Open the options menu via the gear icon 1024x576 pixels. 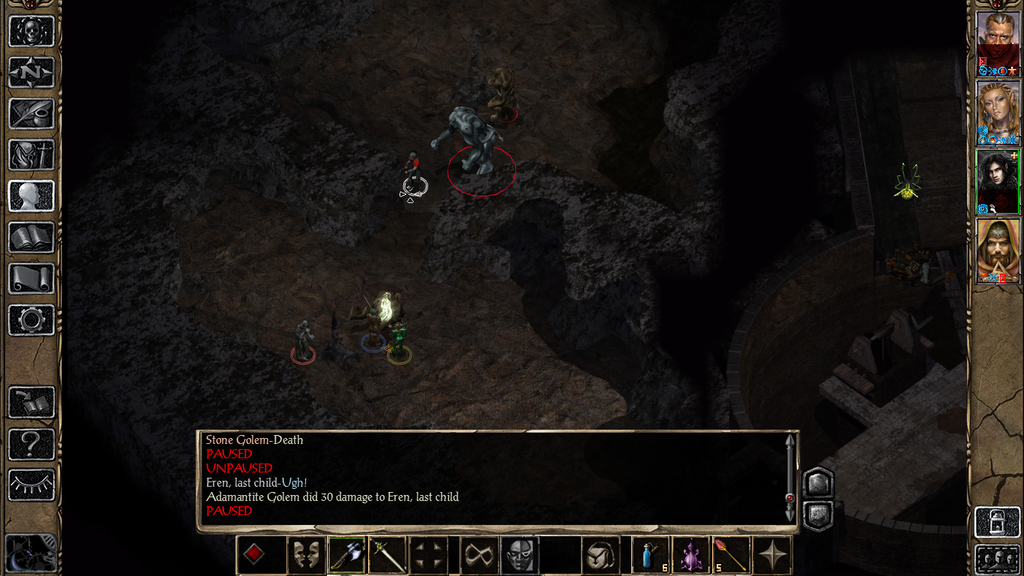tap(31, 319)
